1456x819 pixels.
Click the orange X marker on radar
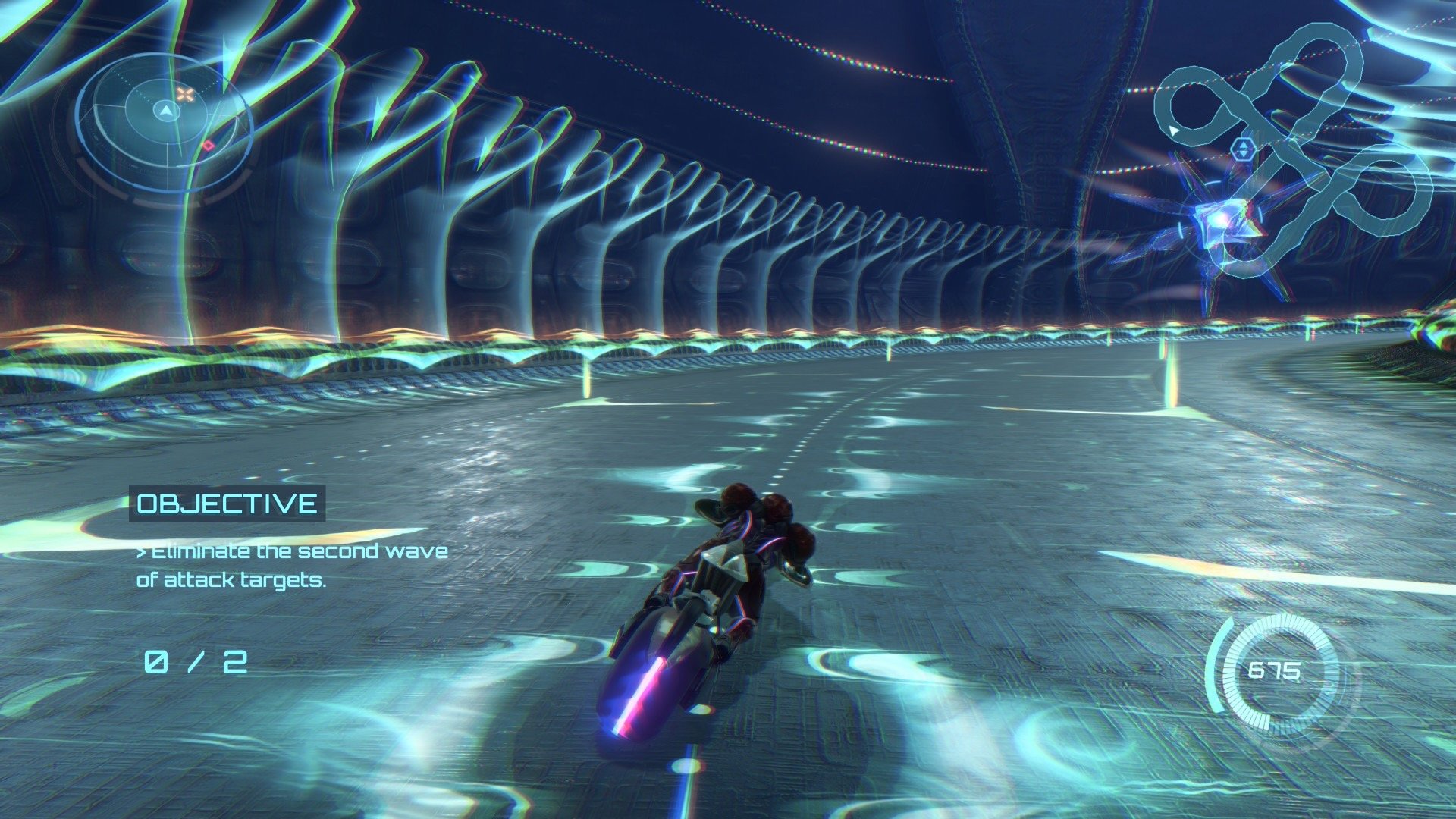184,95
